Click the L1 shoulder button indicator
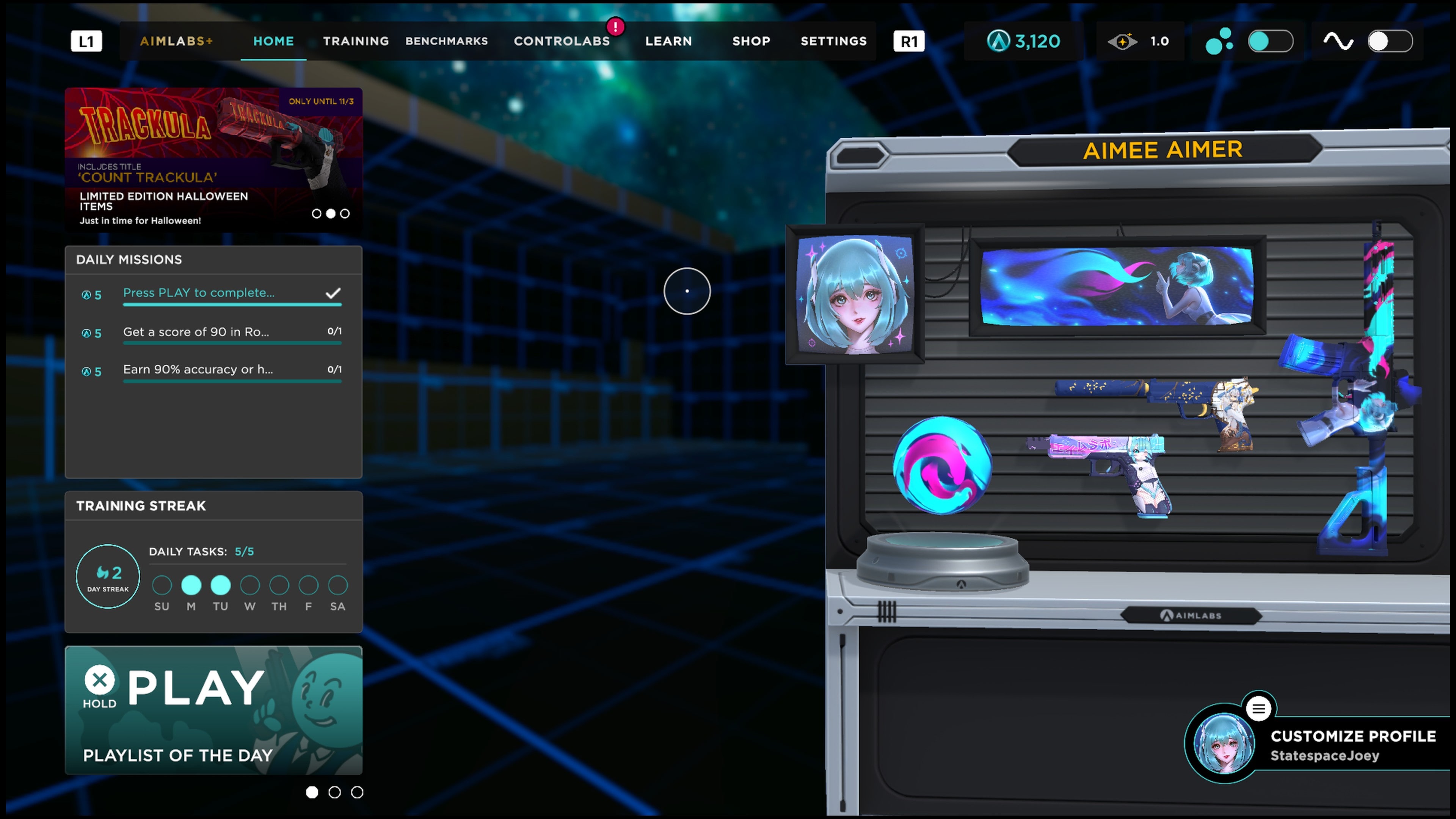Screen dimensions: 1456x819 click(86, 41)
